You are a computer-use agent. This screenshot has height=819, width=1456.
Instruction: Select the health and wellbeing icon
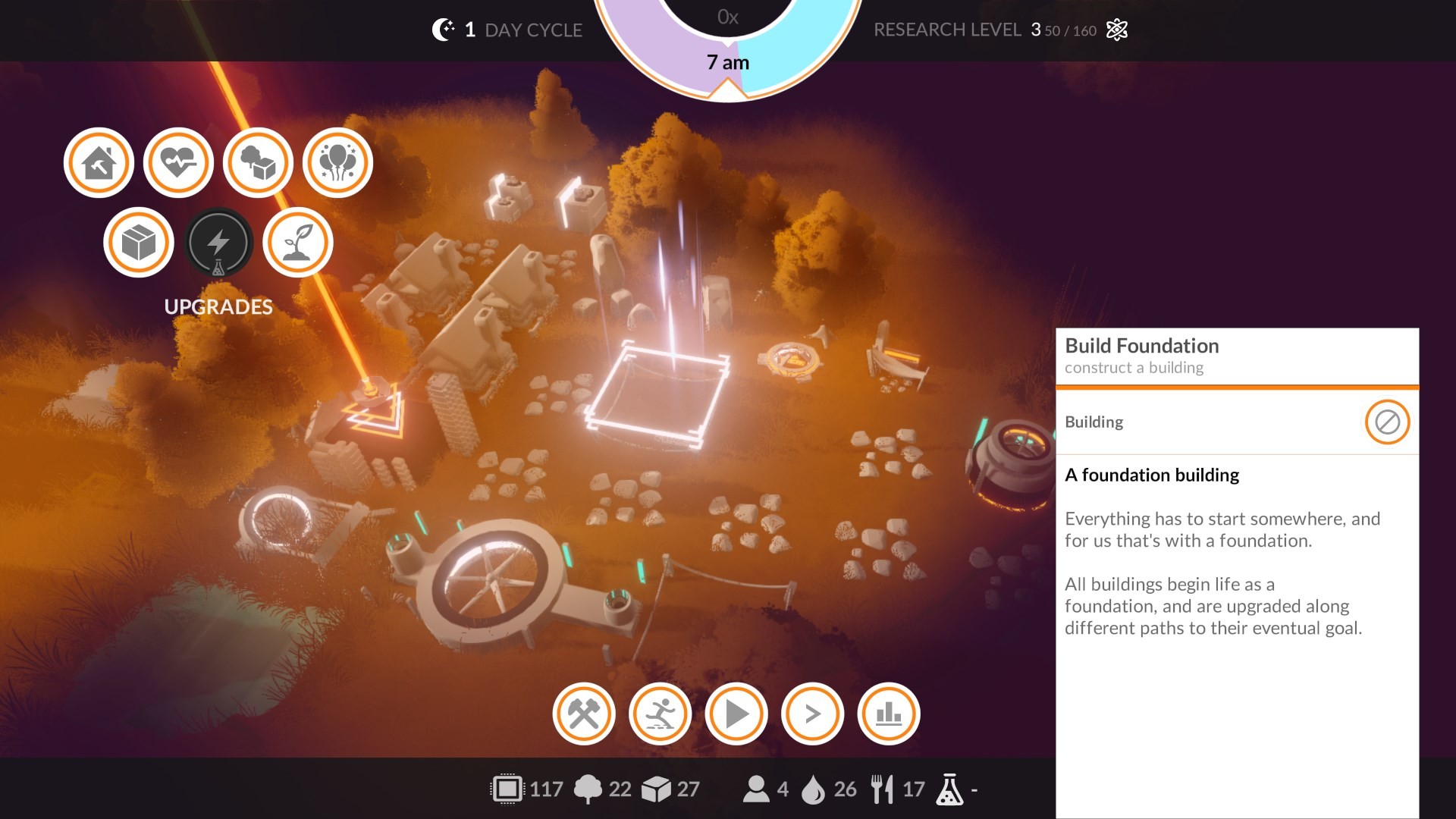(x=178, y=162)
